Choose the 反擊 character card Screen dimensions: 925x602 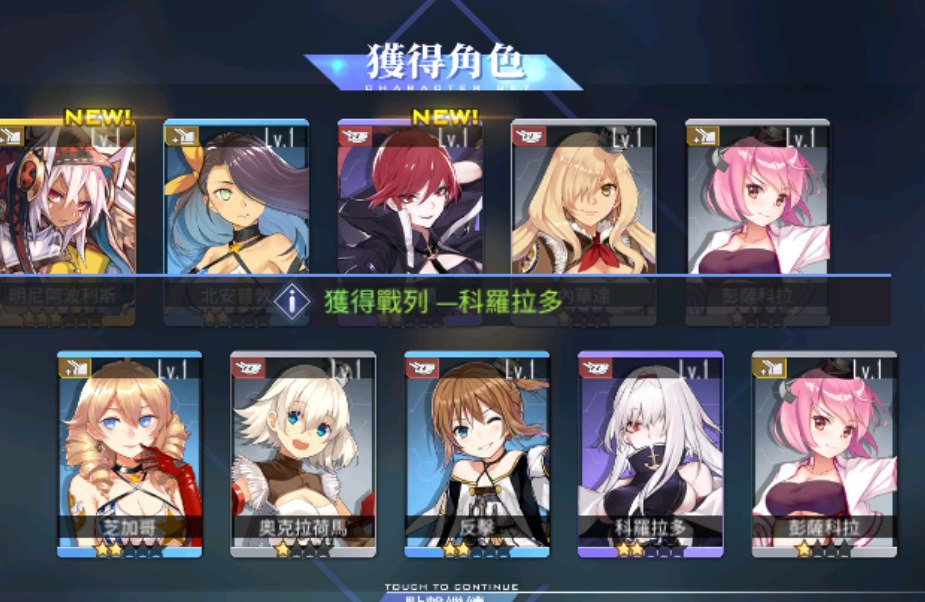coord(477,450)
